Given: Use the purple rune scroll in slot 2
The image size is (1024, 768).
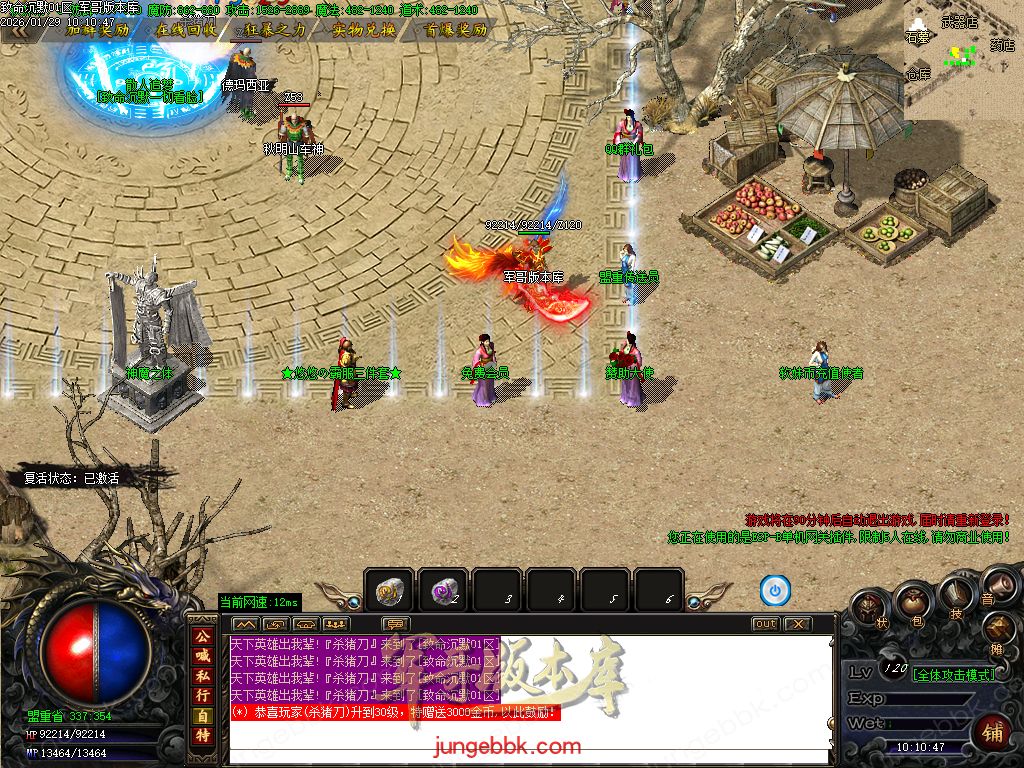Looking at the screenshot, I should point(443,591).
